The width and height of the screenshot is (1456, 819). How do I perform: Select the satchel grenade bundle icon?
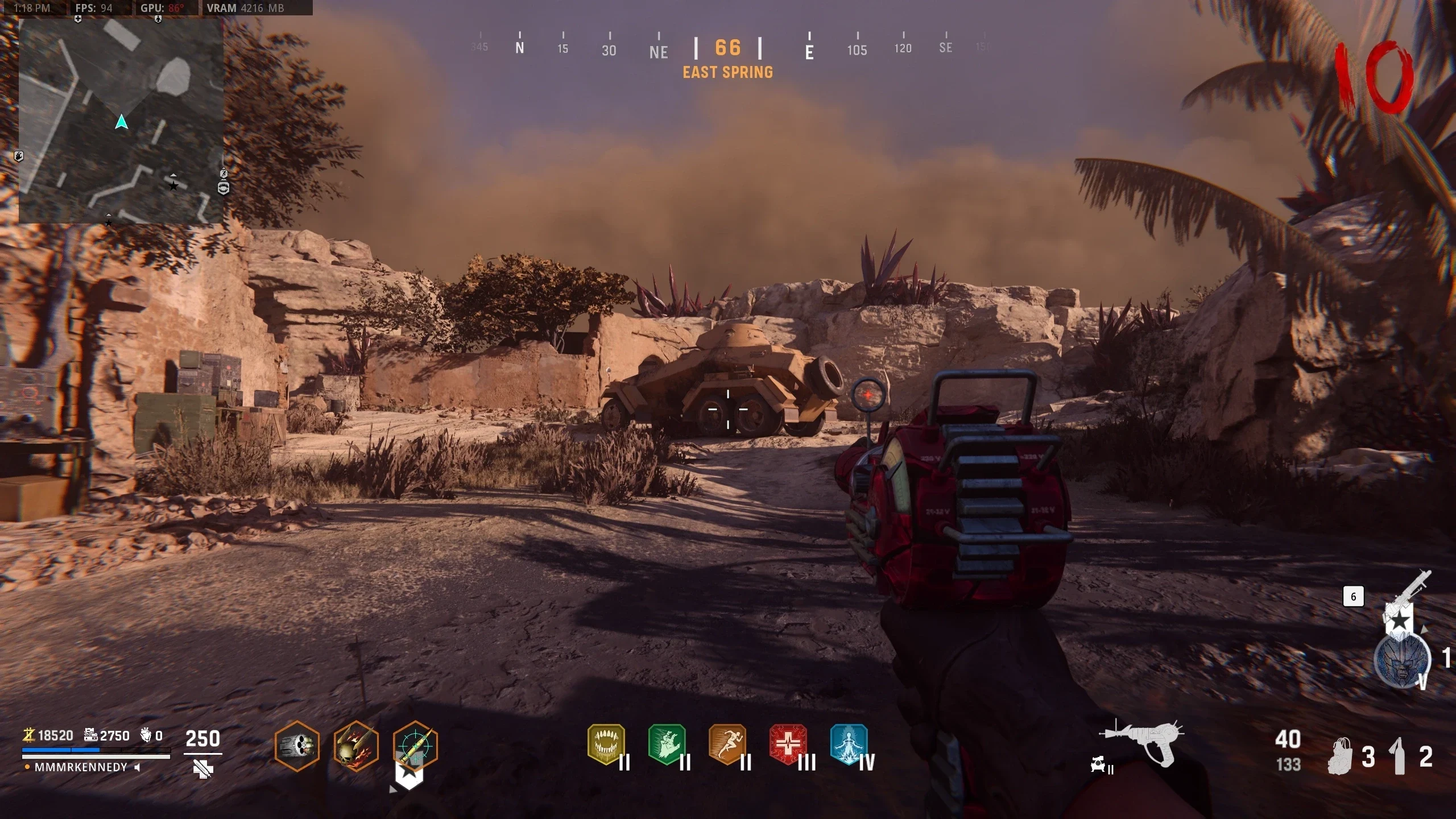(1340, 756)
